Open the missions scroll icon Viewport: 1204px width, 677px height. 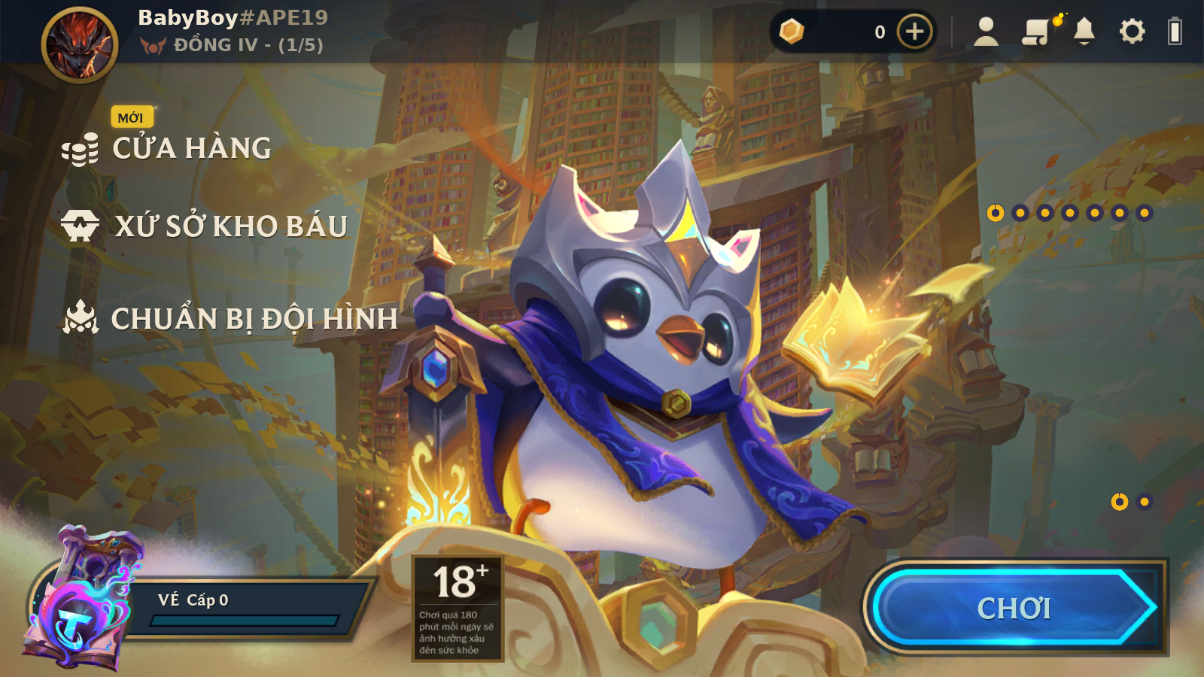1037,32
